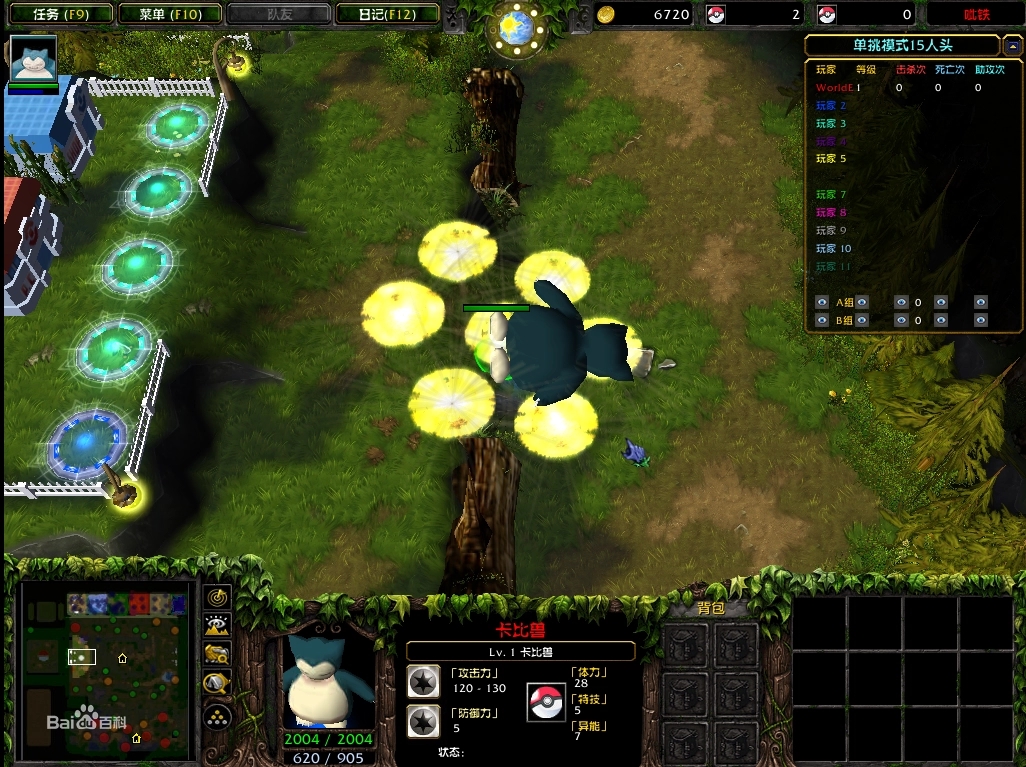Click the 防御力 defense stat icon

click(x=423, y=721)
